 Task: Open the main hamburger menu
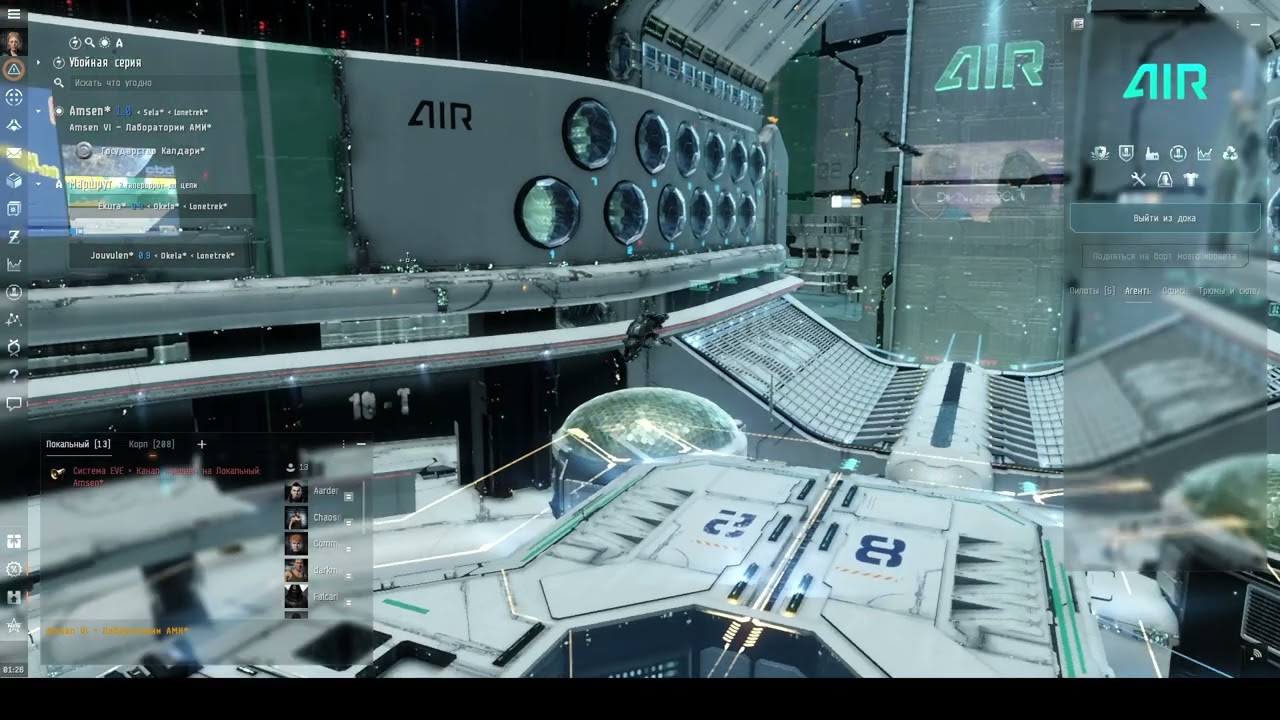click(x=14, y=13)
